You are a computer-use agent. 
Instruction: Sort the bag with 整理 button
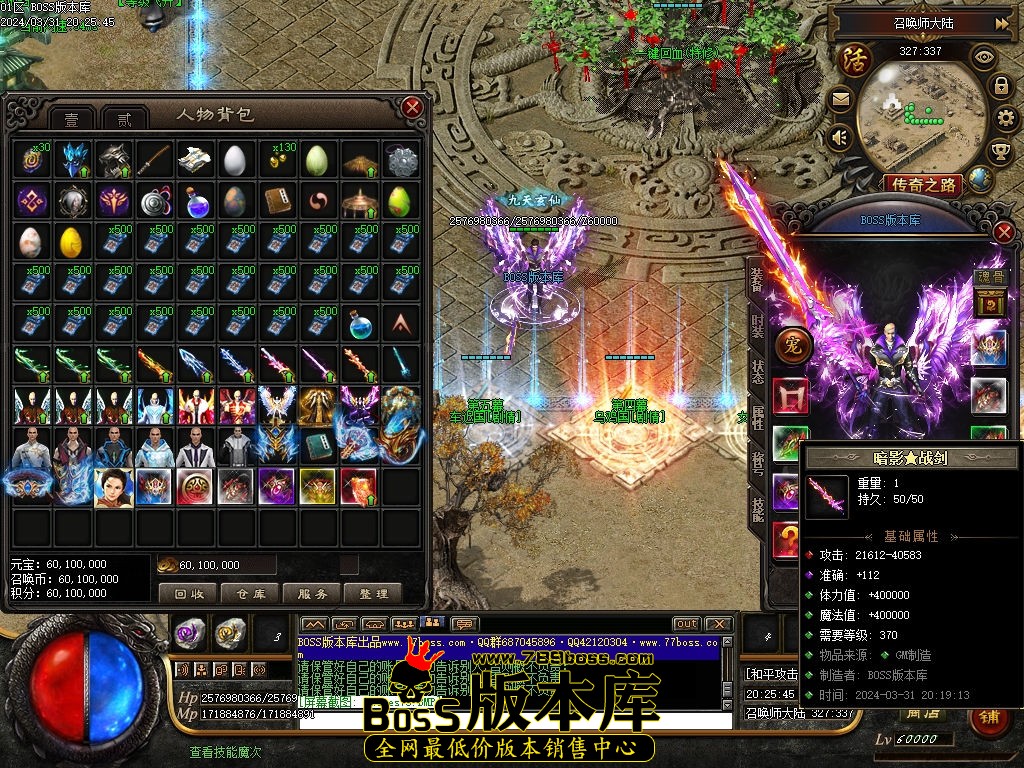pos(373,593)
